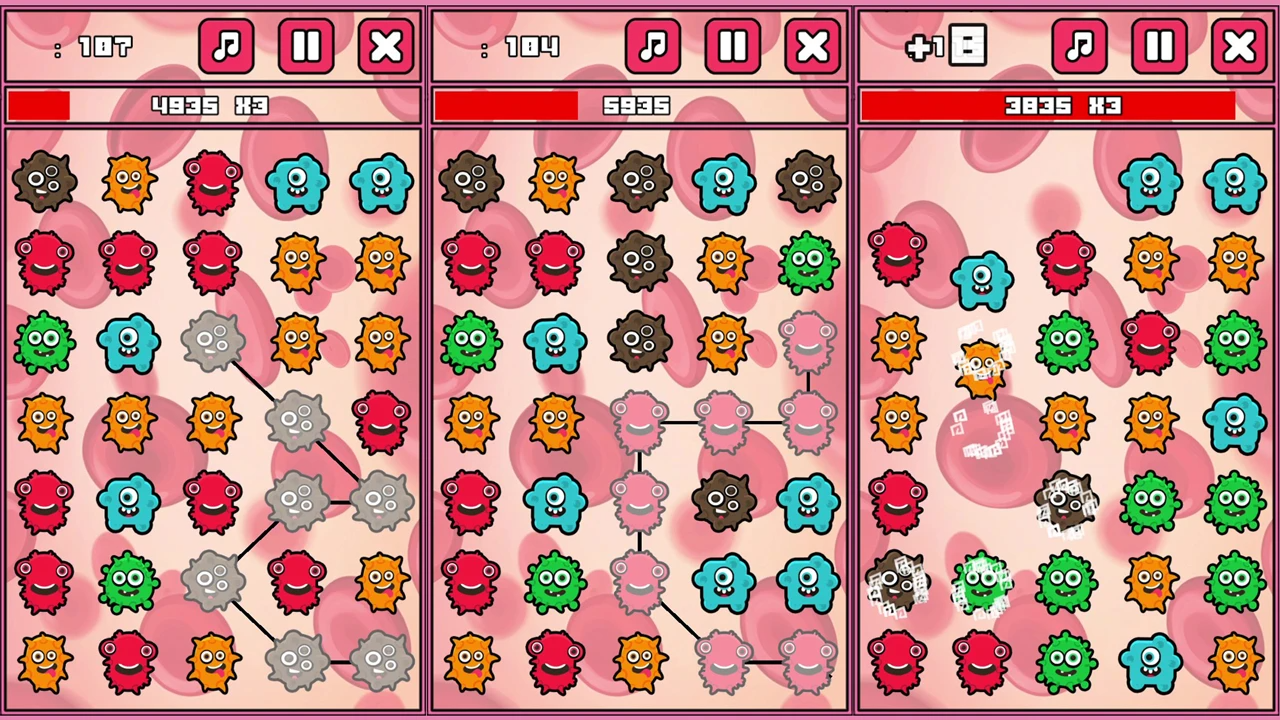1280x720 pixels.
Task: Pause the middle game panel
Action: (733, 46)
